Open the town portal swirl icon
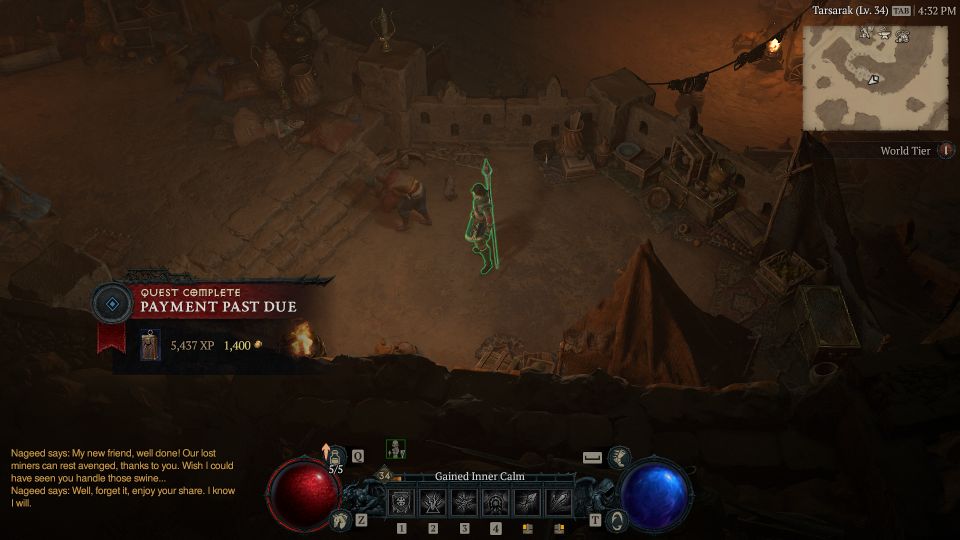Viewport: 960px width, 540px height. pyautogui.click(x=617, y=520)
